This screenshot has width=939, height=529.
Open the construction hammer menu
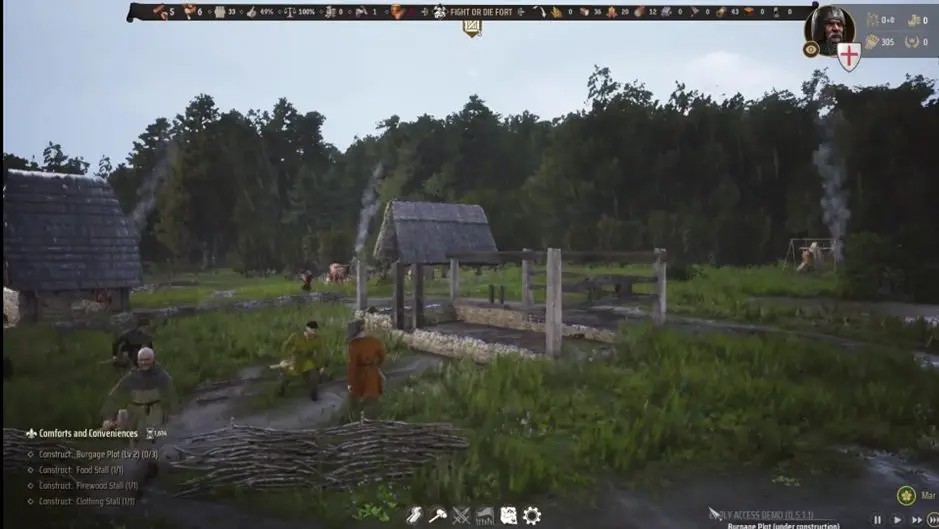(437, 515)
